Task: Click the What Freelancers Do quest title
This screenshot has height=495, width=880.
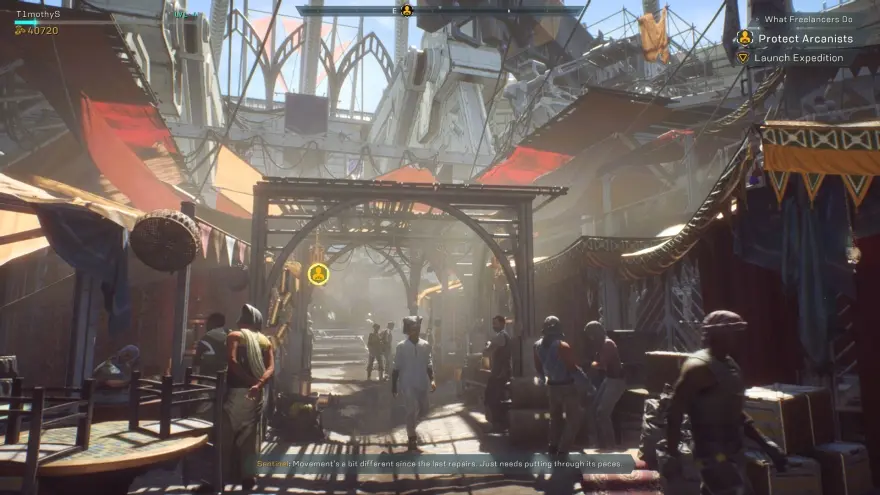Action: pos(808,19)
